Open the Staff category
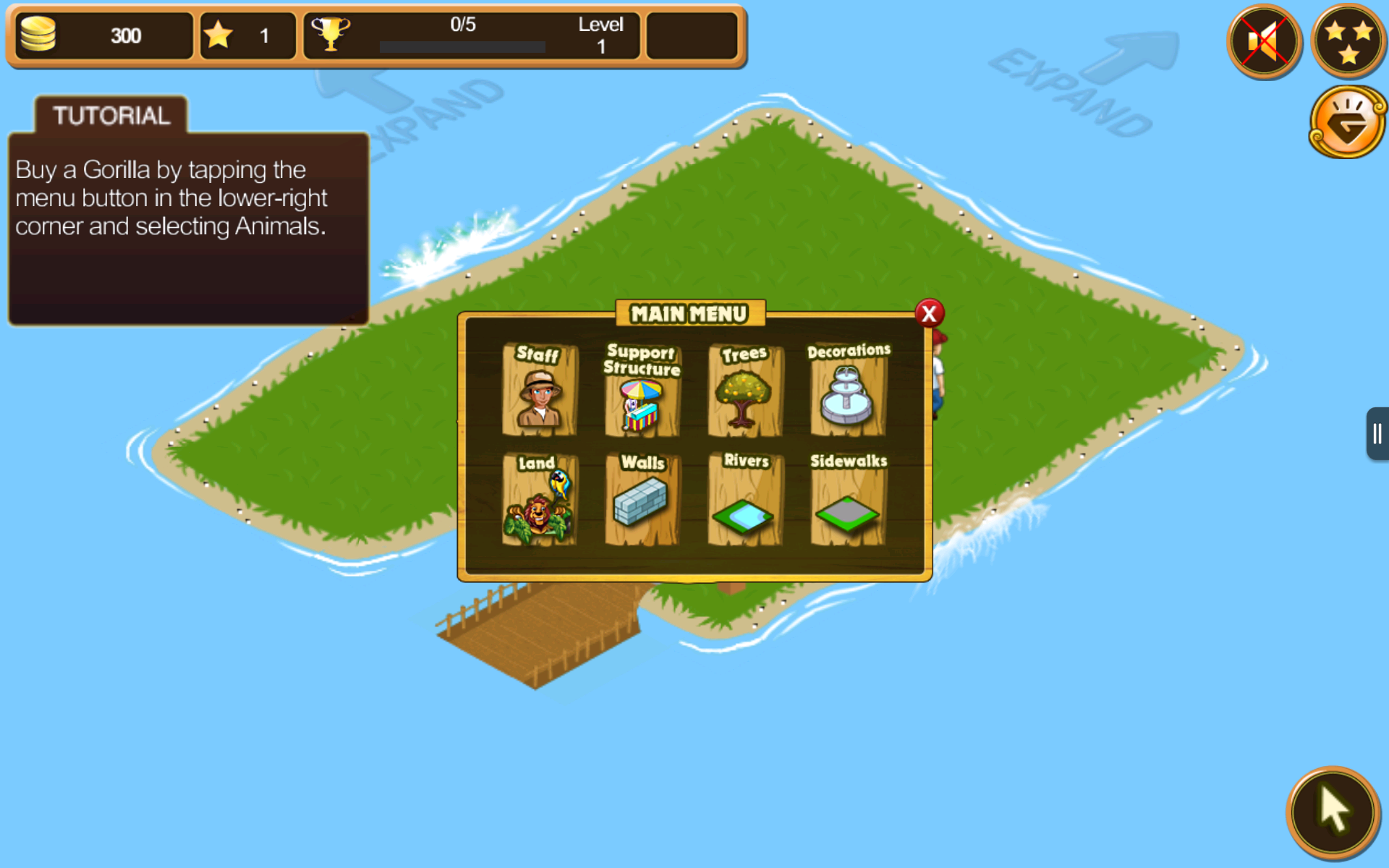Viewport: 1389px width, 868px height. coord(539,391)
